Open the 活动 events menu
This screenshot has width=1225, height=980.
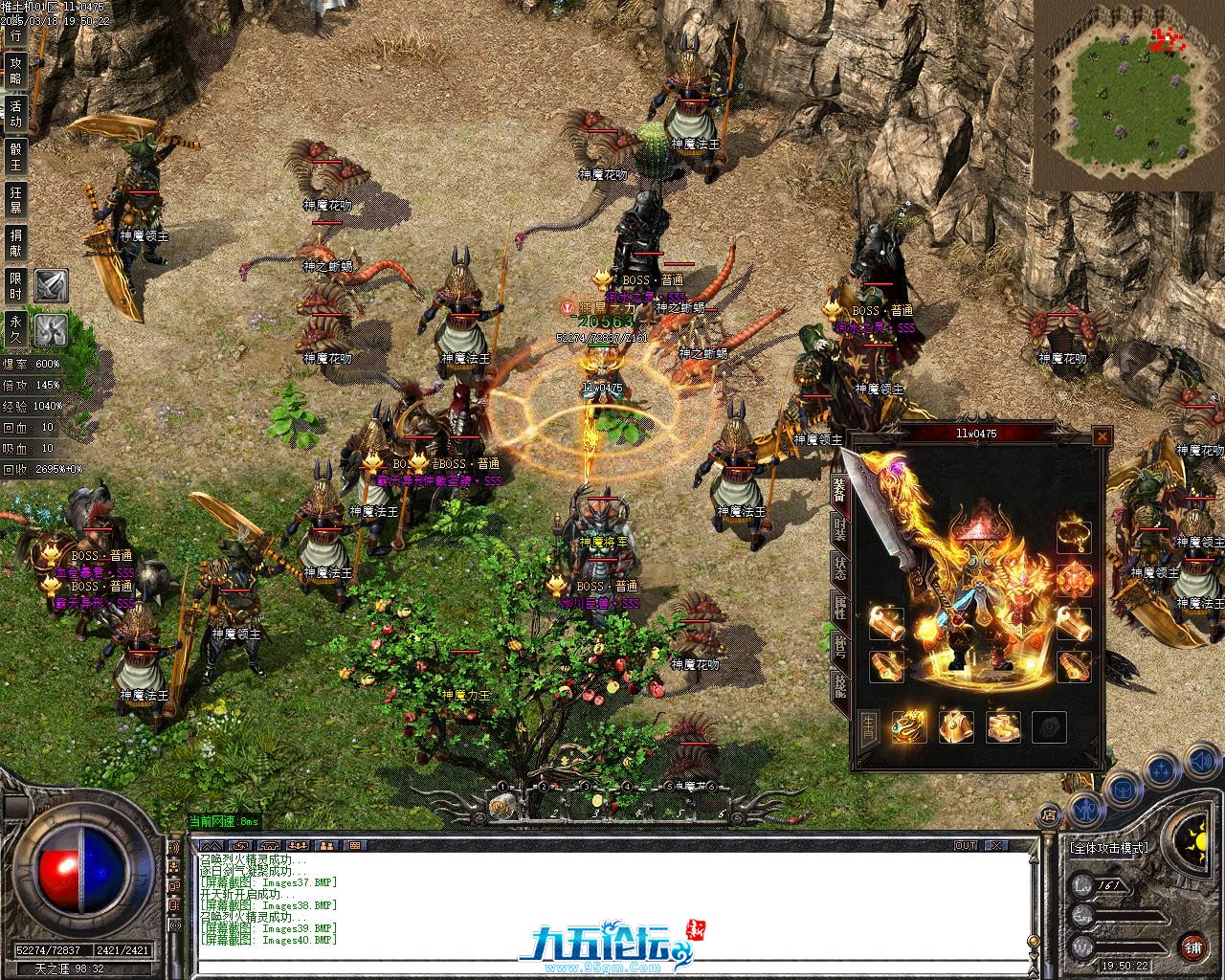[15, 113]
